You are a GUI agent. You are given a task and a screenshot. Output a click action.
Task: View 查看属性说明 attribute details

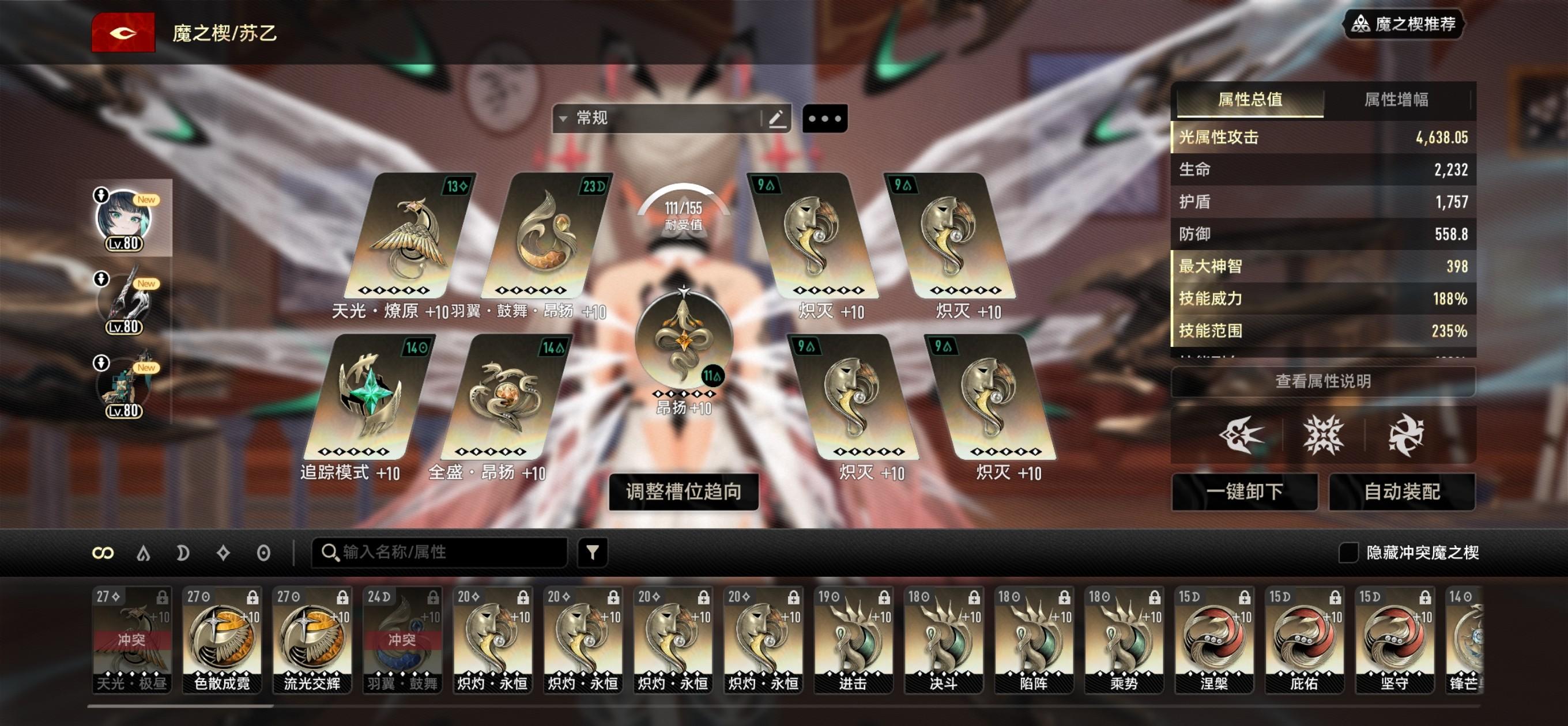1322,381
